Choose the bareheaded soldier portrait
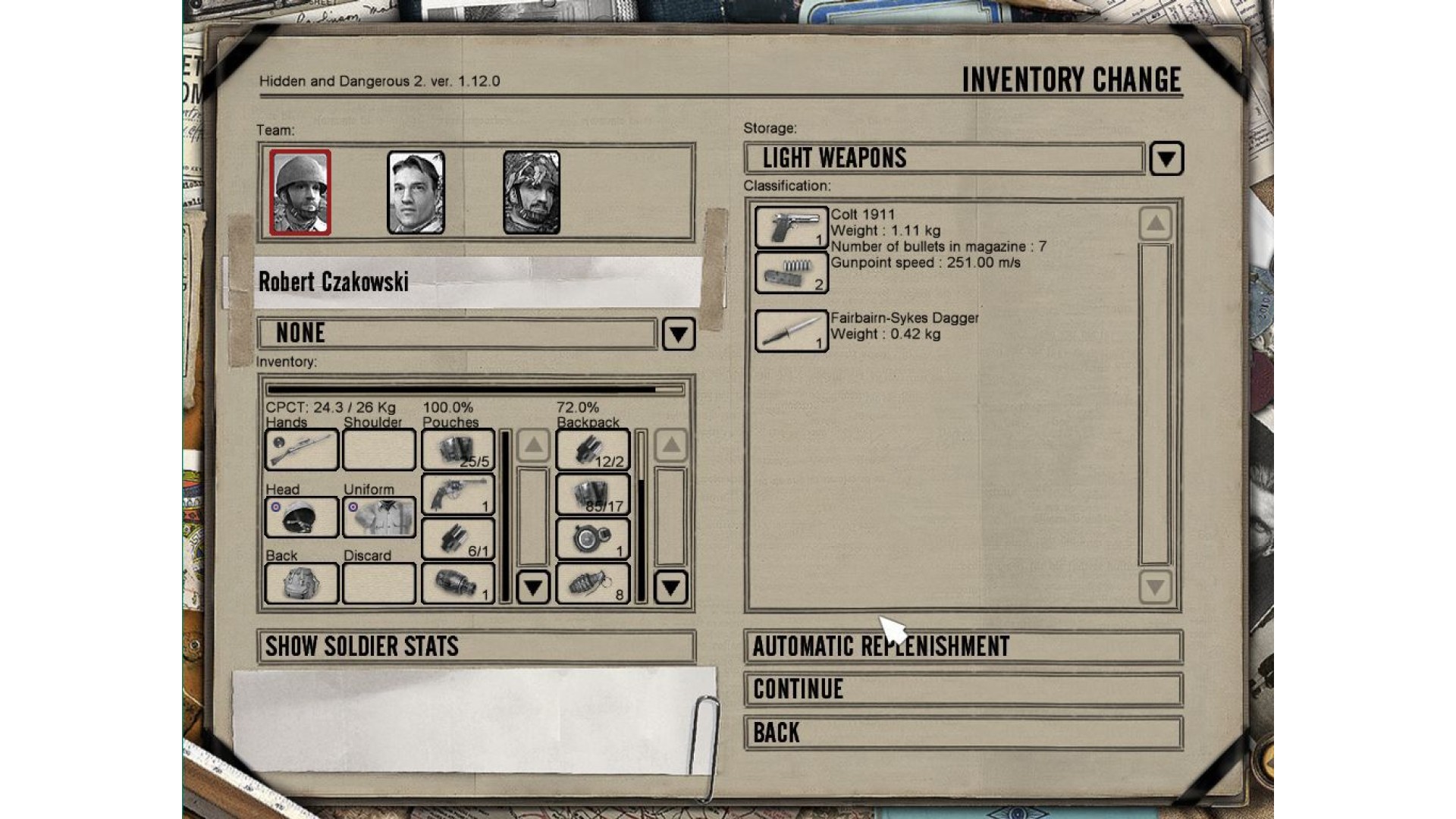The width and height of the screenshot is (1456, 819). [x=416, y=192]
